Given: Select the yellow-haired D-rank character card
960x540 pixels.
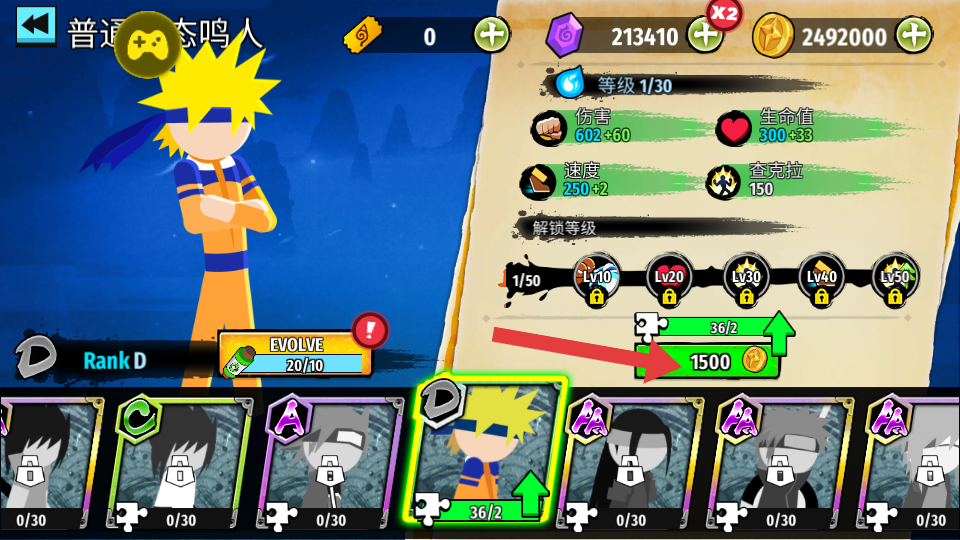Looking at the screenshot, I should tap(490, 453).
